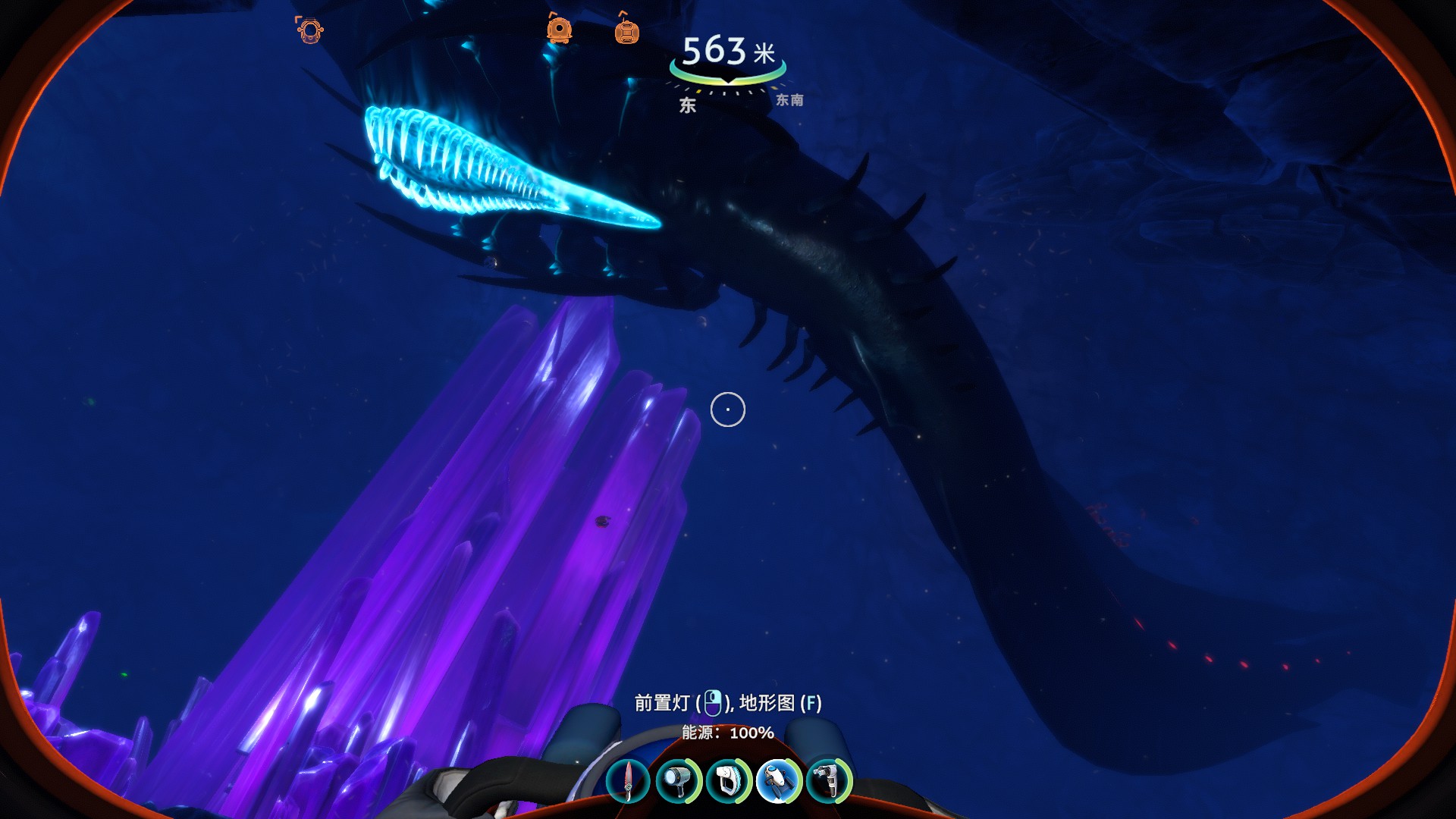
Task: Pick the twin-lens handheld tool slot
Action: coord(829,781)
